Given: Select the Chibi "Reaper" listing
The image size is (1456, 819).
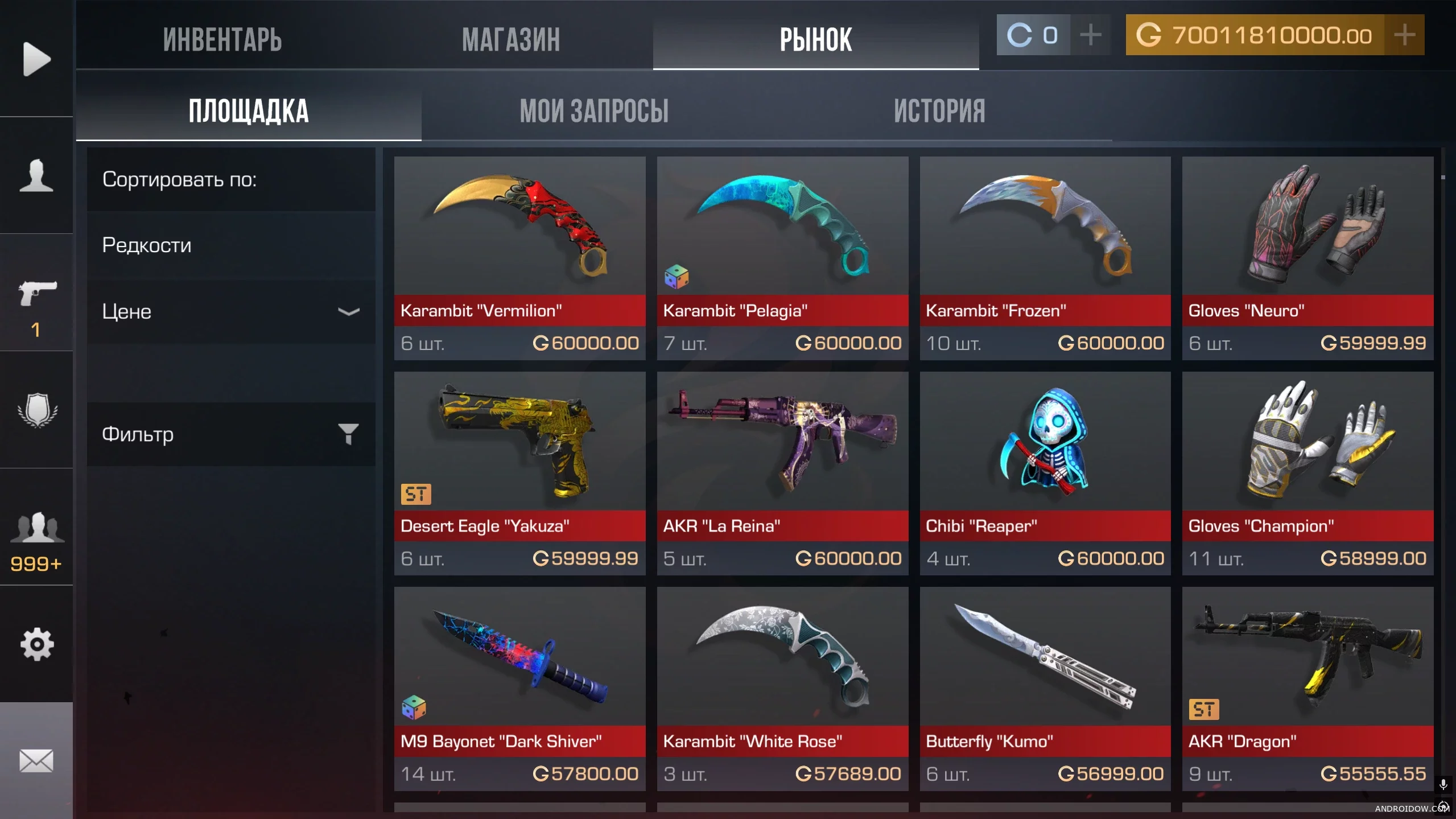Looking at the screenshot, I should [x=1045, y=473].
